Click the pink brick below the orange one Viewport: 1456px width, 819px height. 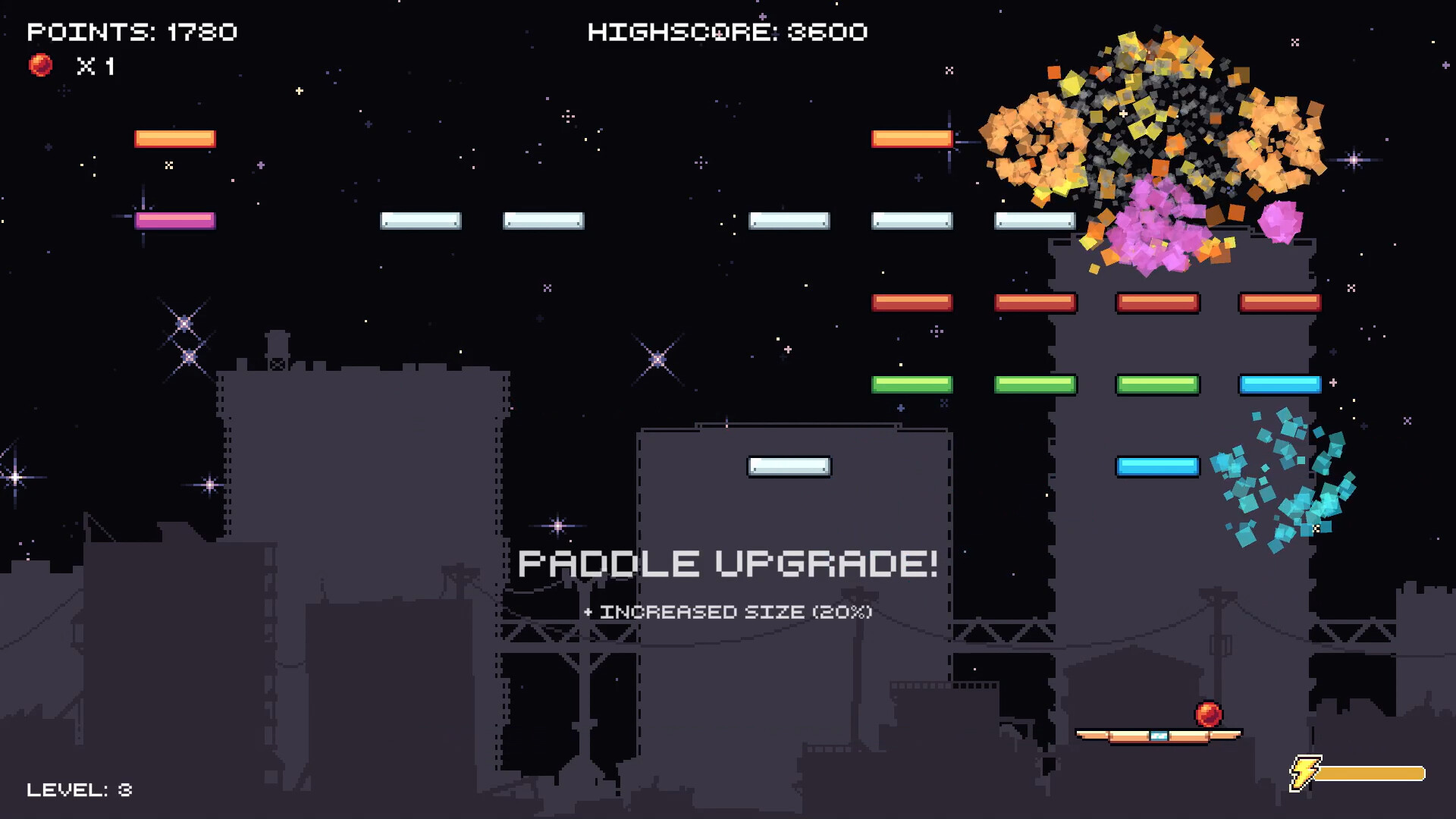[174, 220]
